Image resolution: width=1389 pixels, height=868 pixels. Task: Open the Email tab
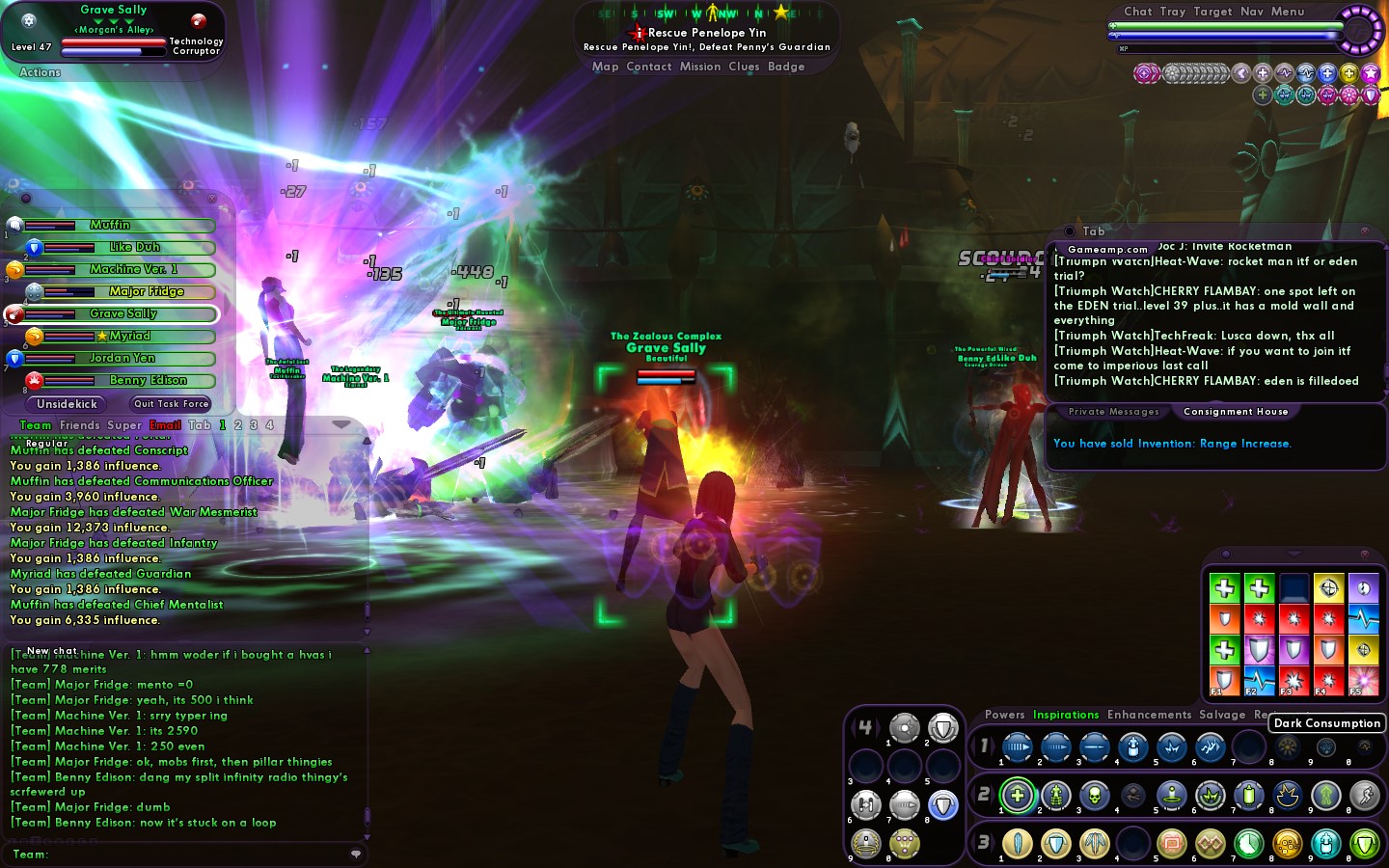[165, 425]
